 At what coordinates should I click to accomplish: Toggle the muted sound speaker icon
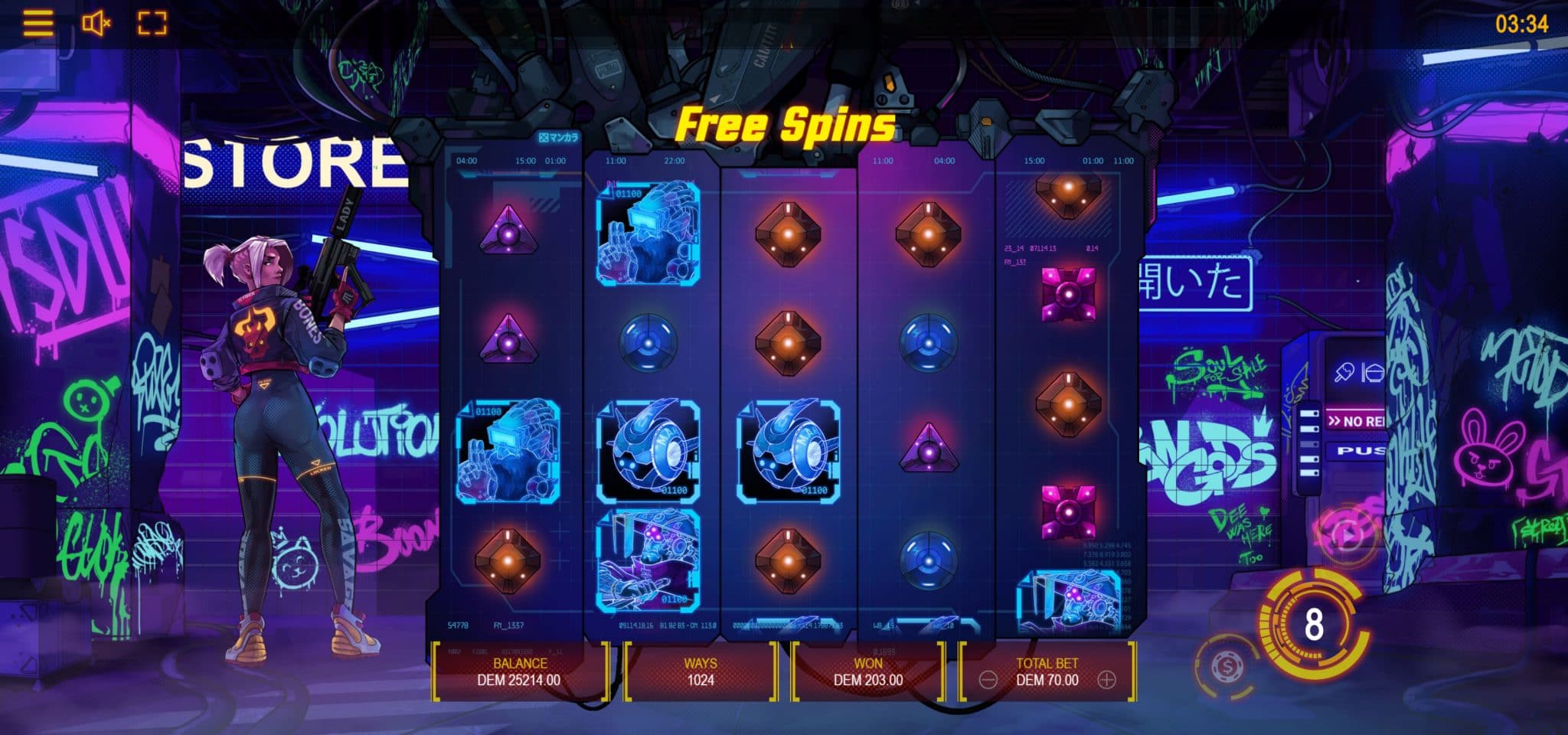pos(96,24)
